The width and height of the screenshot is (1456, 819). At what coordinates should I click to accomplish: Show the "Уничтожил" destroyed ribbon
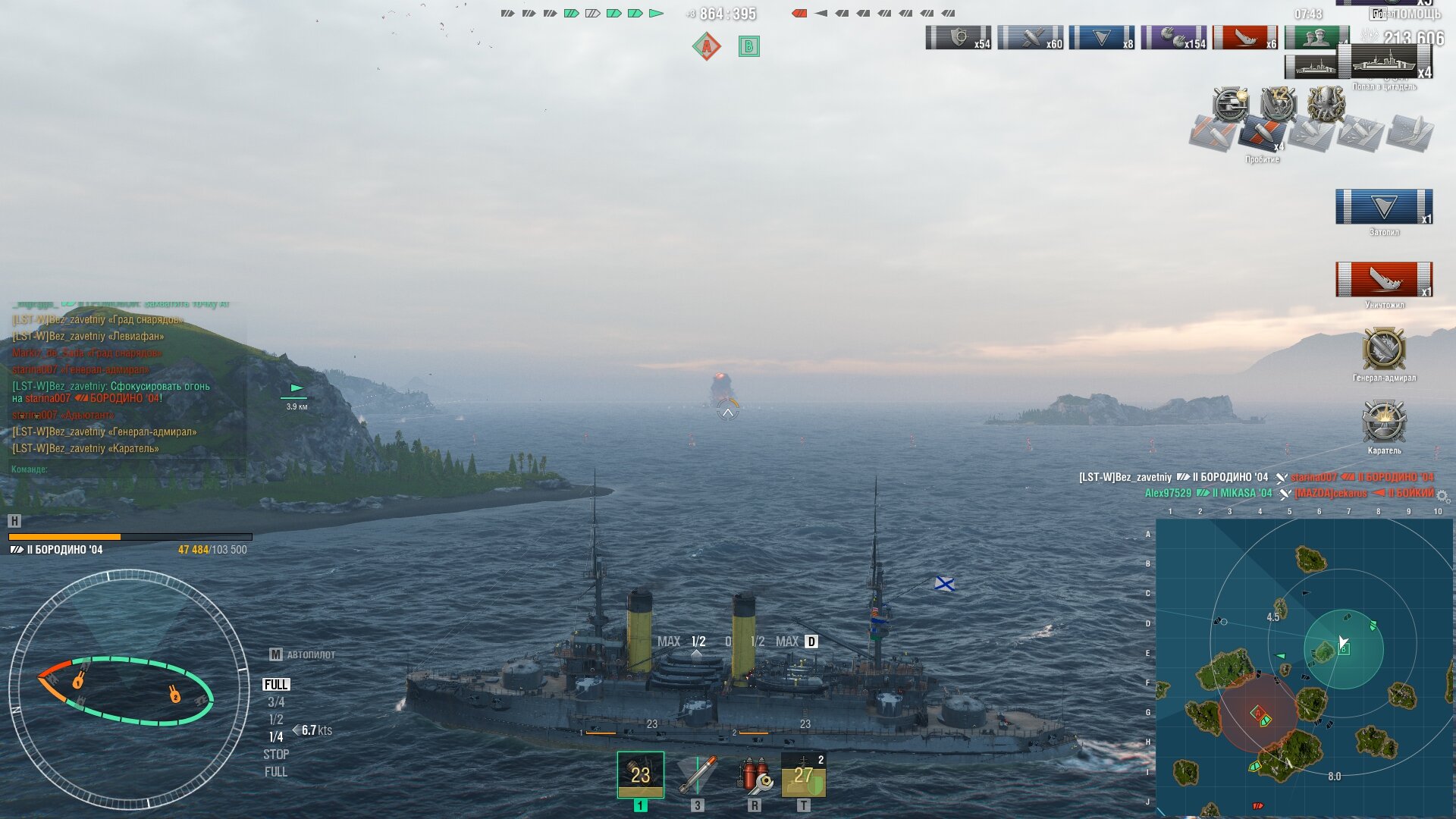tap(1384, 280)
